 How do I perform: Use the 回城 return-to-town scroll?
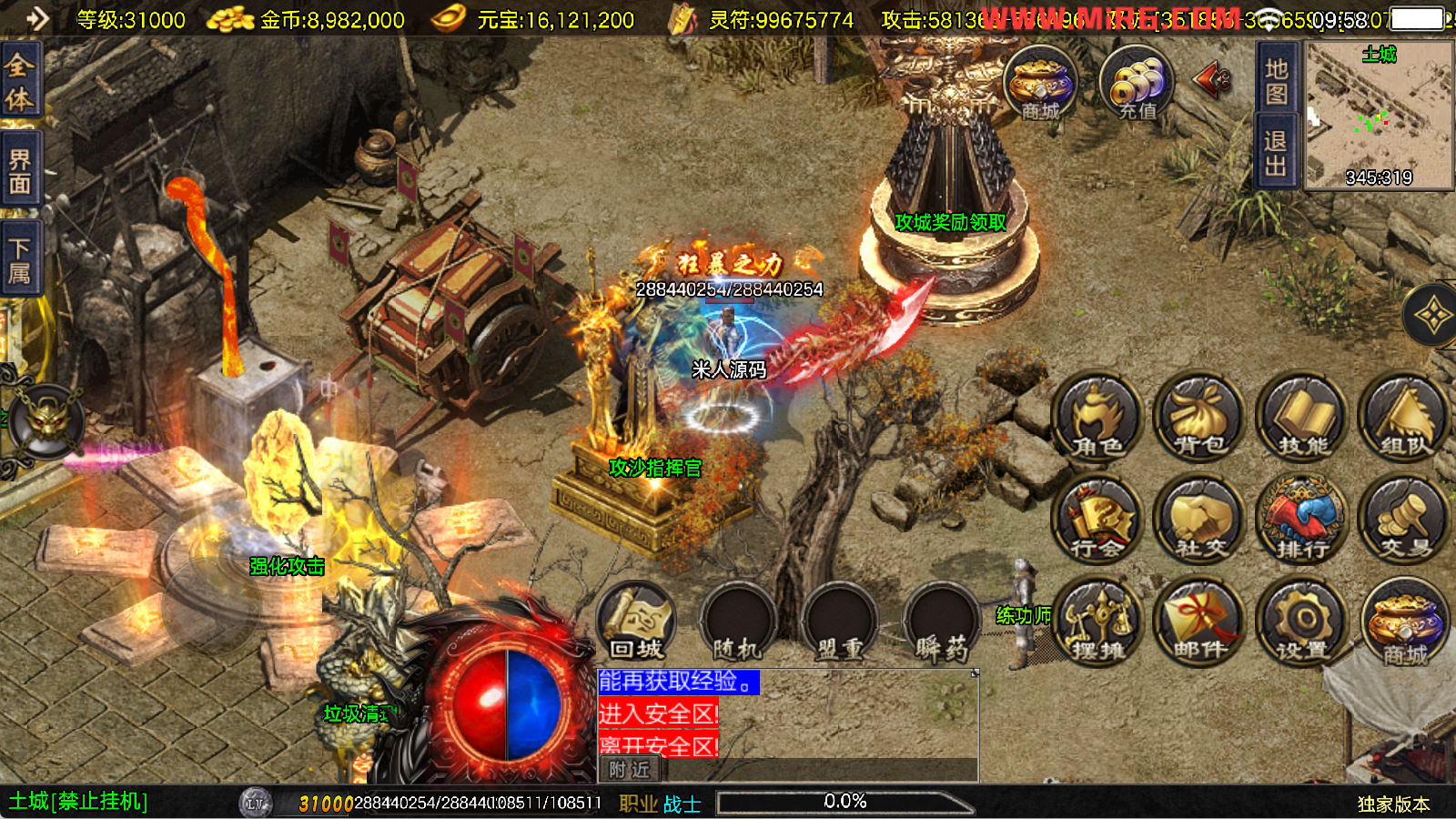tap(636, 622)
